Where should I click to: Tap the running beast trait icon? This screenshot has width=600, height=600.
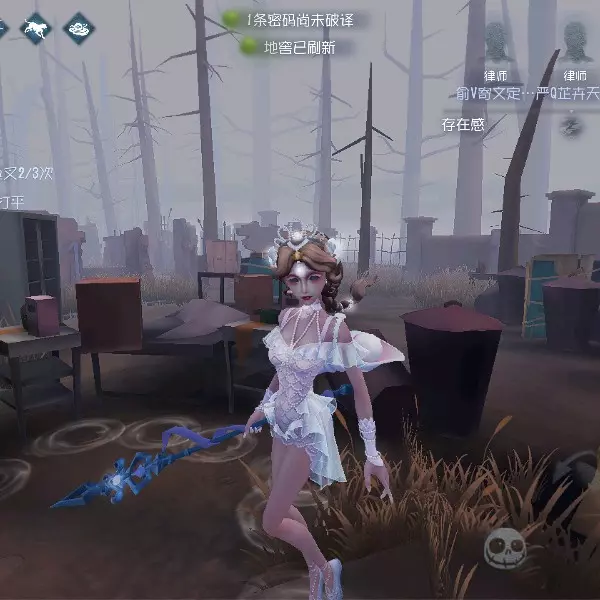(x=37, y=28)
